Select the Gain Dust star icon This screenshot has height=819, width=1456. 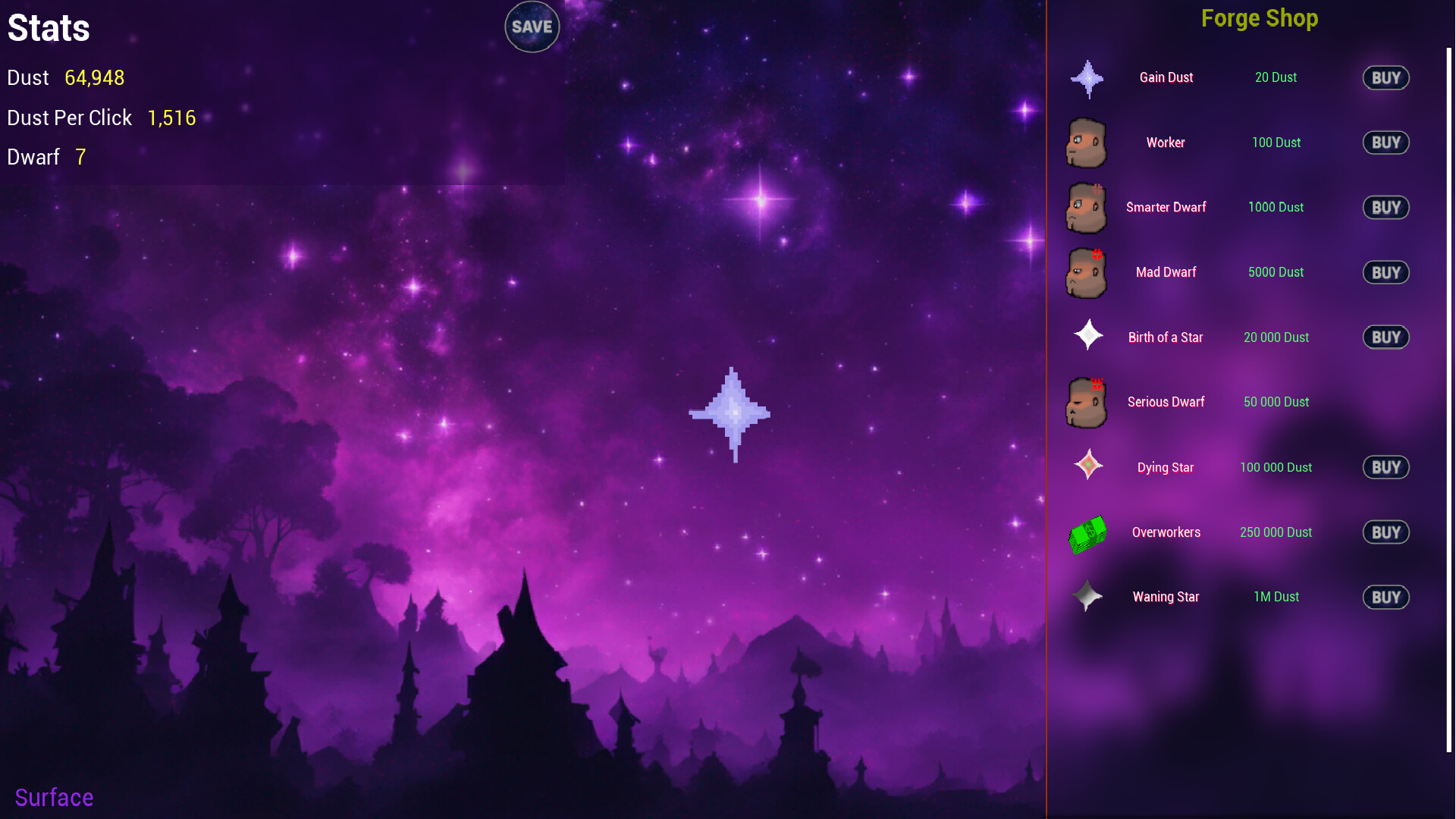tap(1087, 77)
